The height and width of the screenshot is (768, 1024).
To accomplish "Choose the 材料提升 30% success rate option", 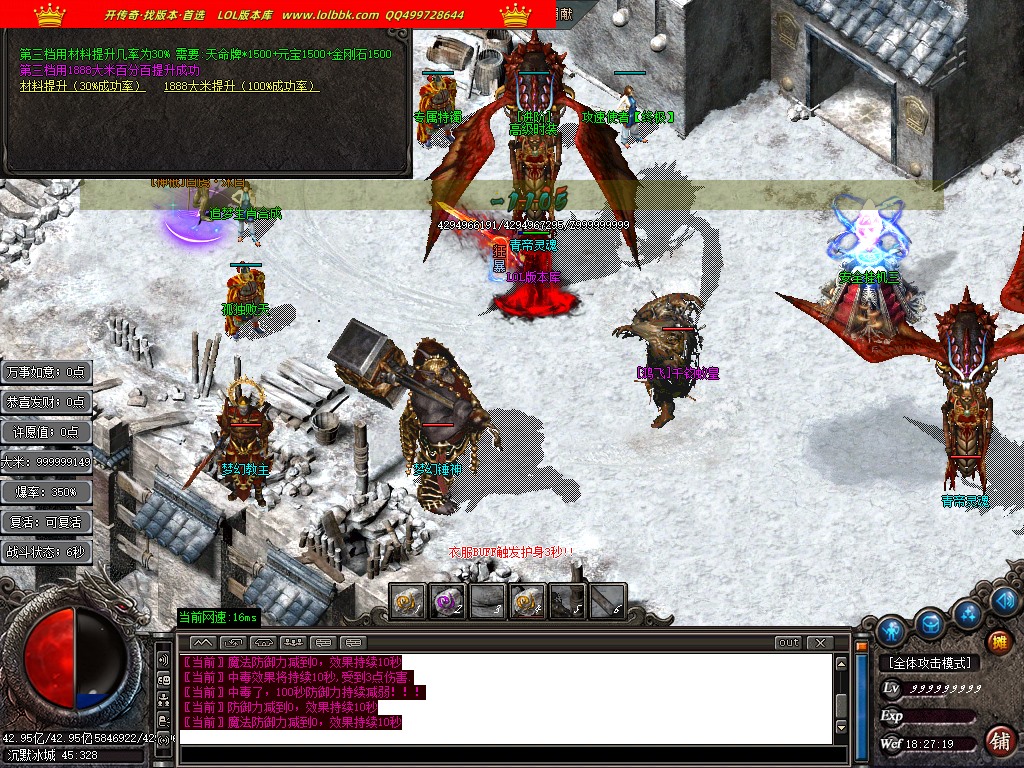I will click(82, 87).
